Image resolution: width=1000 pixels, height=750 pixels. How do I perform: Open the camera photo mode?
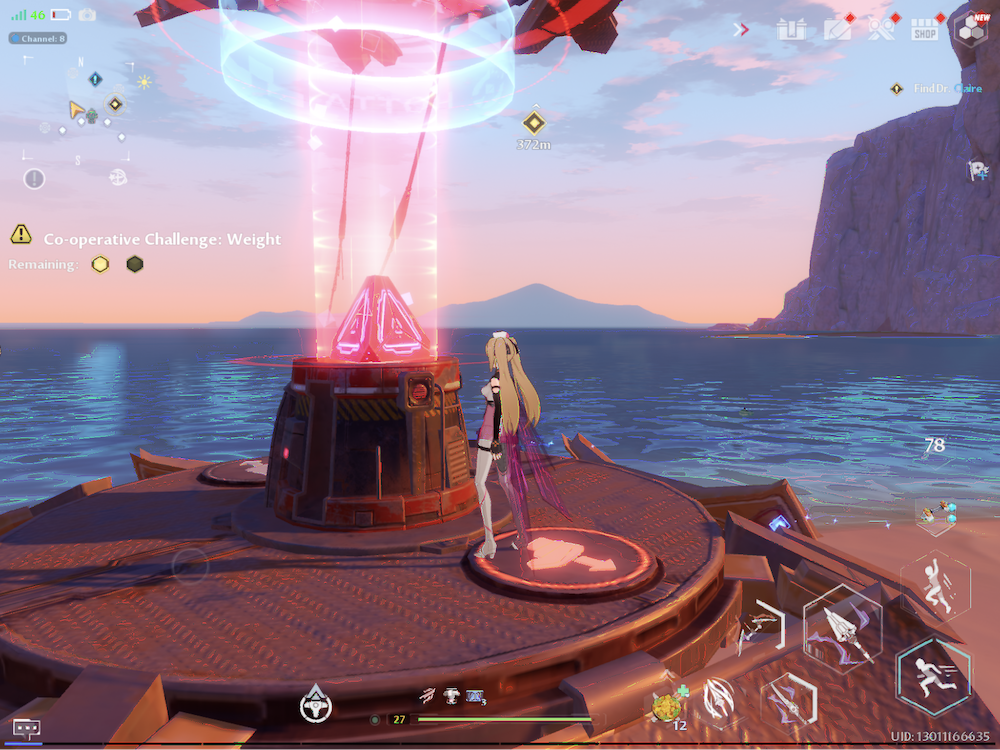[x=87, y=15]
